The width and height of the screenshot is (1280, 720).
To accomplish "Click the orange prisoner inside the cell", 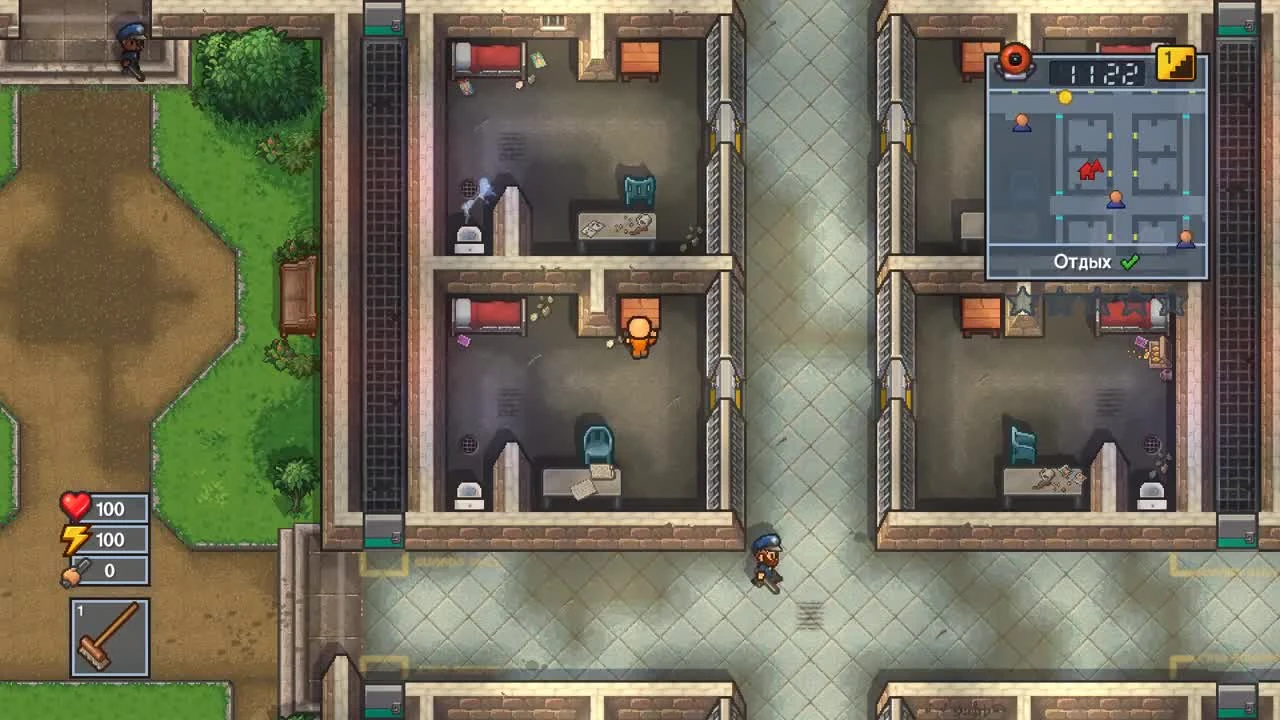I will pyautogui.click(x=638, y=335).
